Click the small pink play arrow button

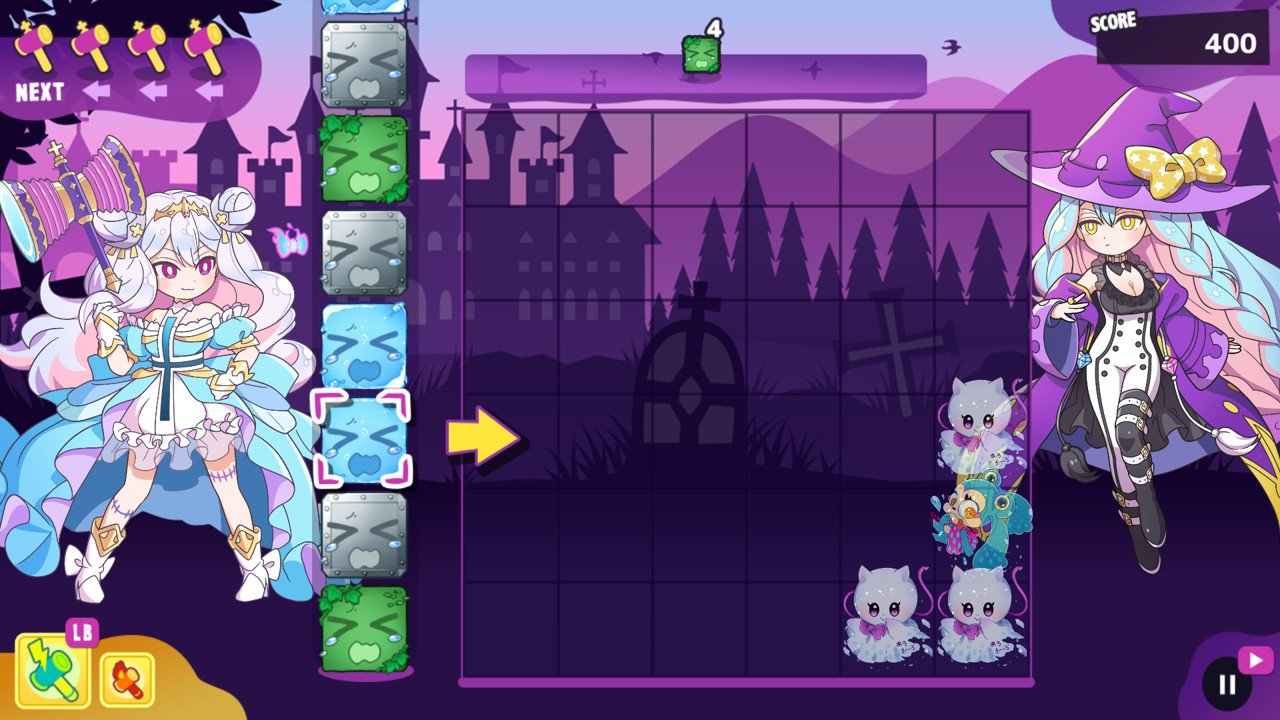pyautogui.click(x=1255, y=660)
